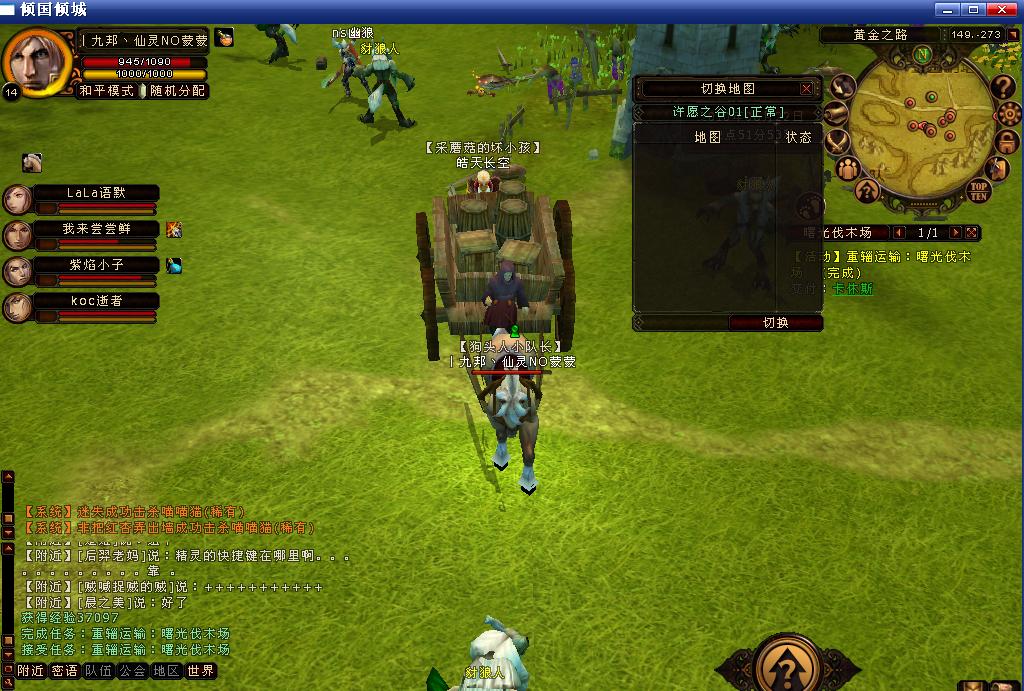The width and height of the screenshot is (1024, 691).
Task: Switch to the 世界 chat channel
Action: point(200,671)
